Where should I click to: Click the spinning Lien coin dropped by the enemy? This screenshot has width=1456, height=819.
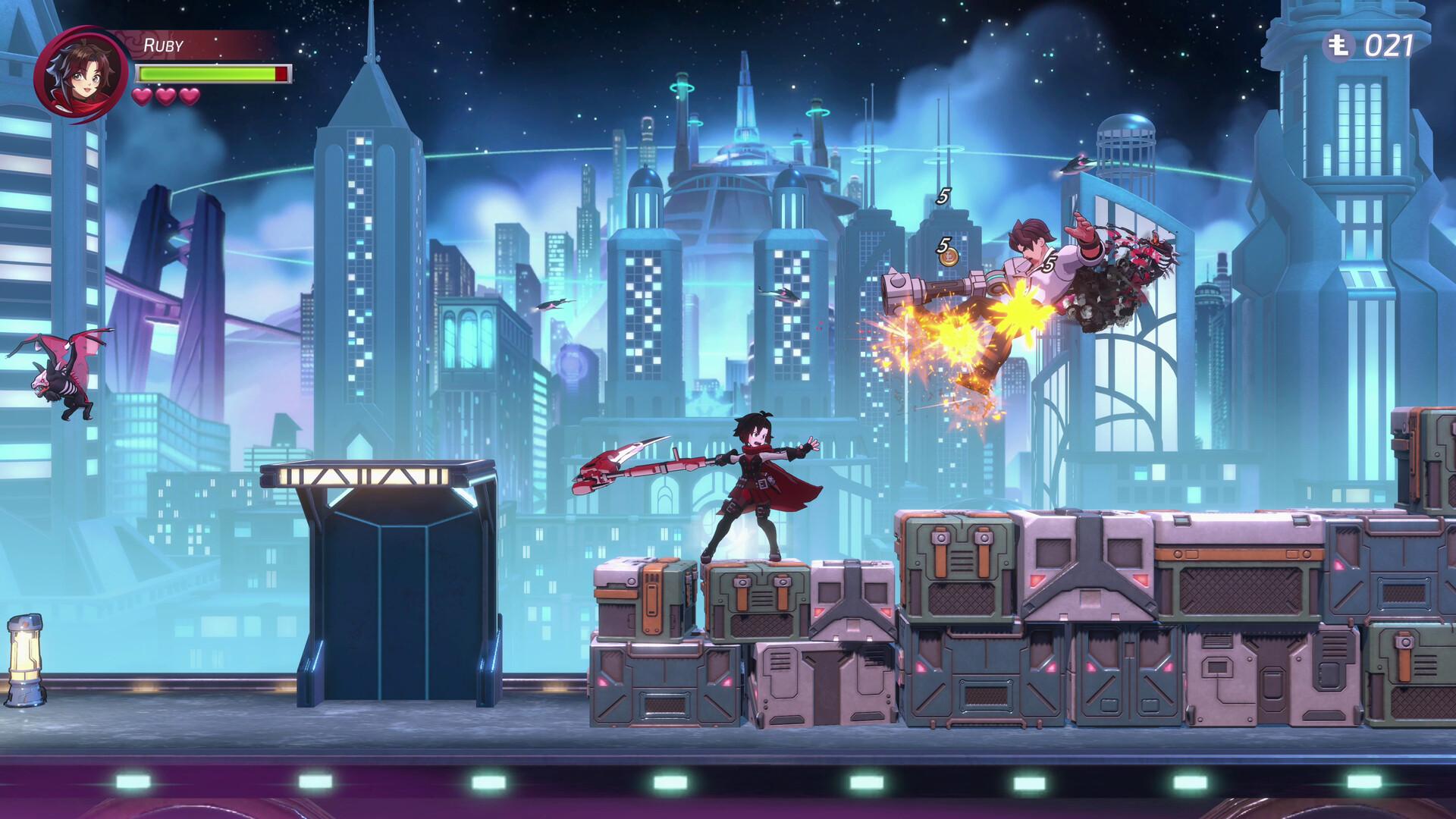950,259
